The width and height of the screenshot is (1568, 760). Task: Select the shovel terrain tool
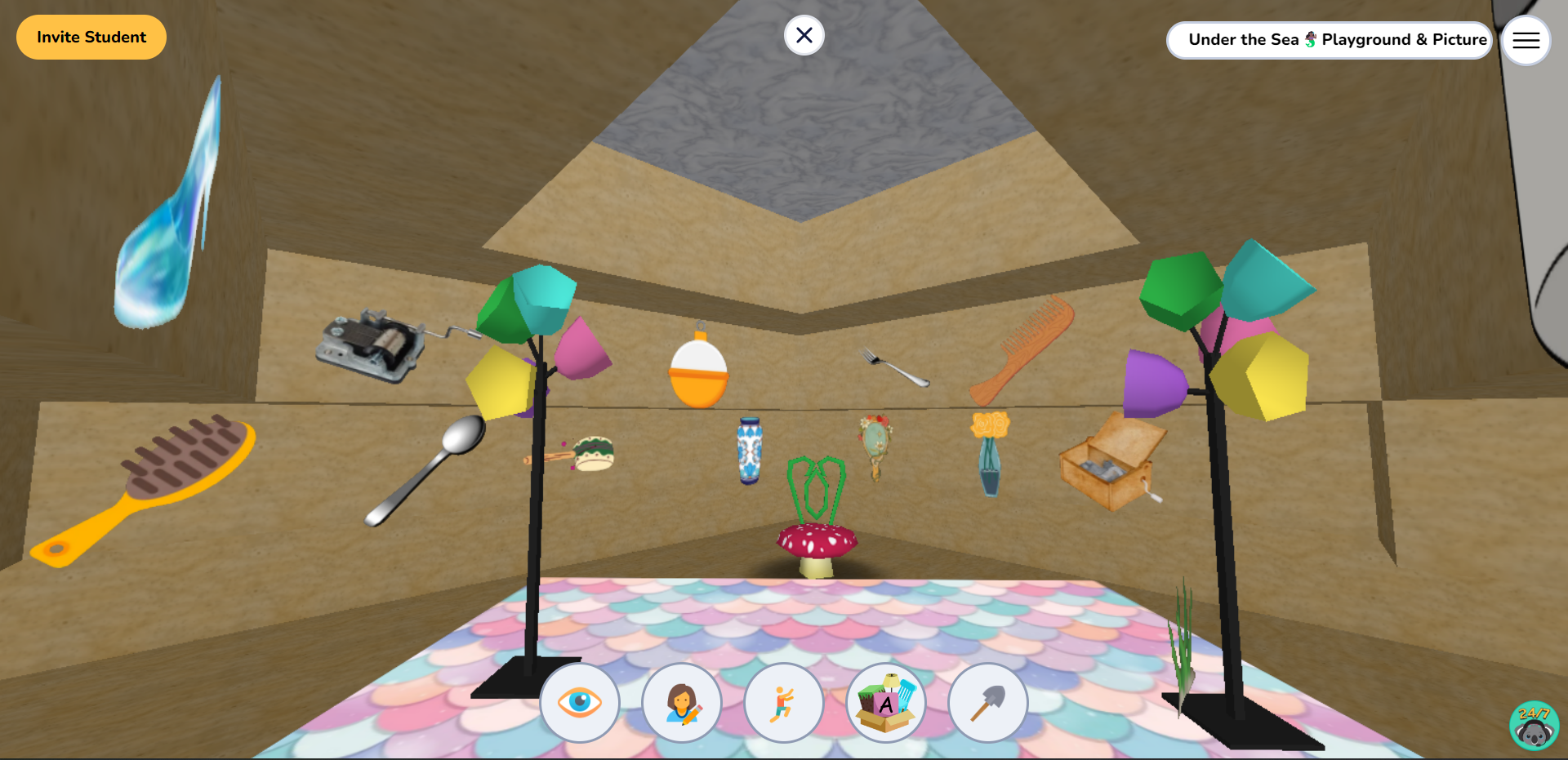click(987, 703)
